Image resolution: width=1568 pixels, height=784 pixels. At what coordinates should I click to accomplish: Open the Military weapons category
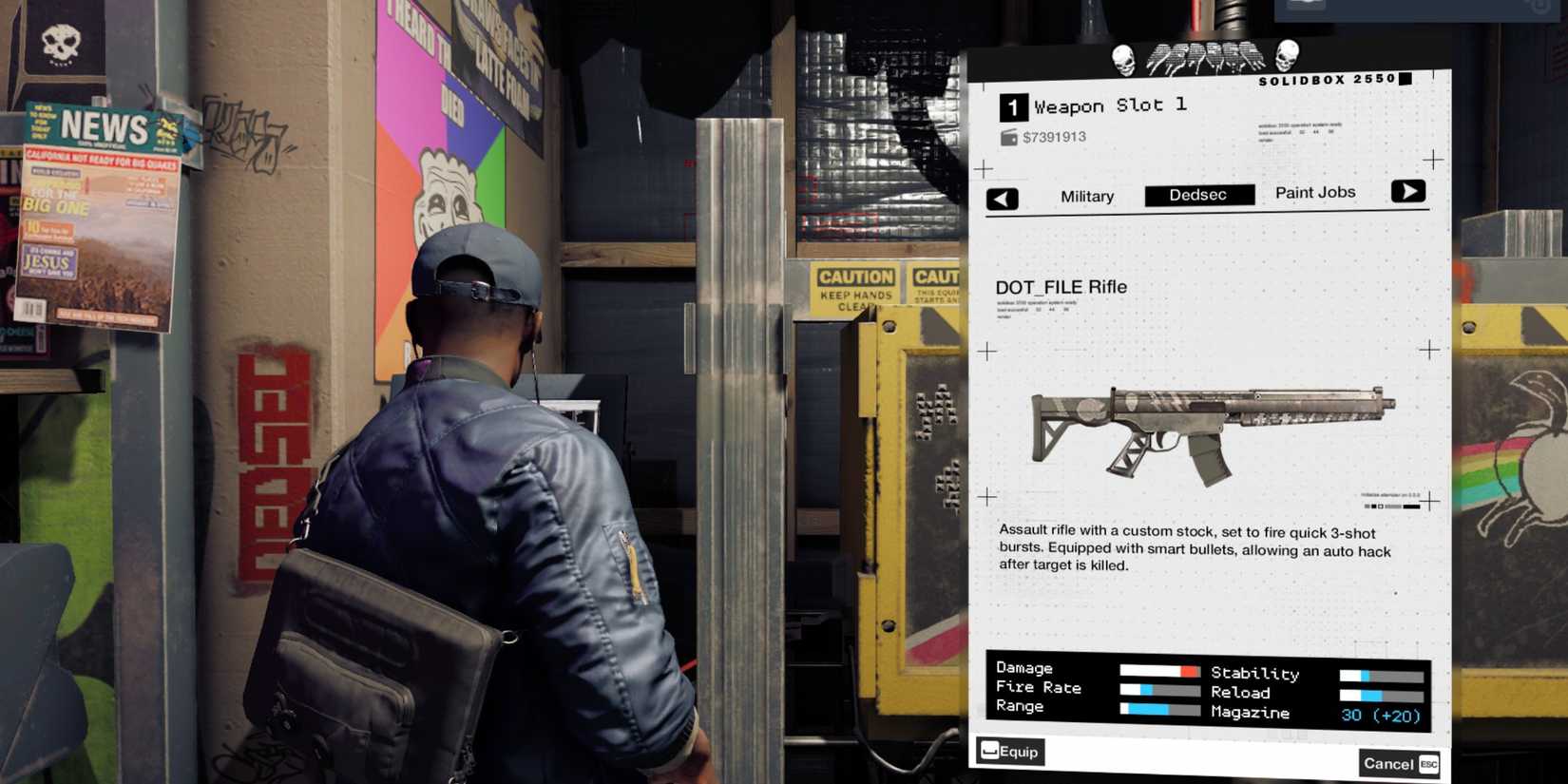click(1086, 196)
